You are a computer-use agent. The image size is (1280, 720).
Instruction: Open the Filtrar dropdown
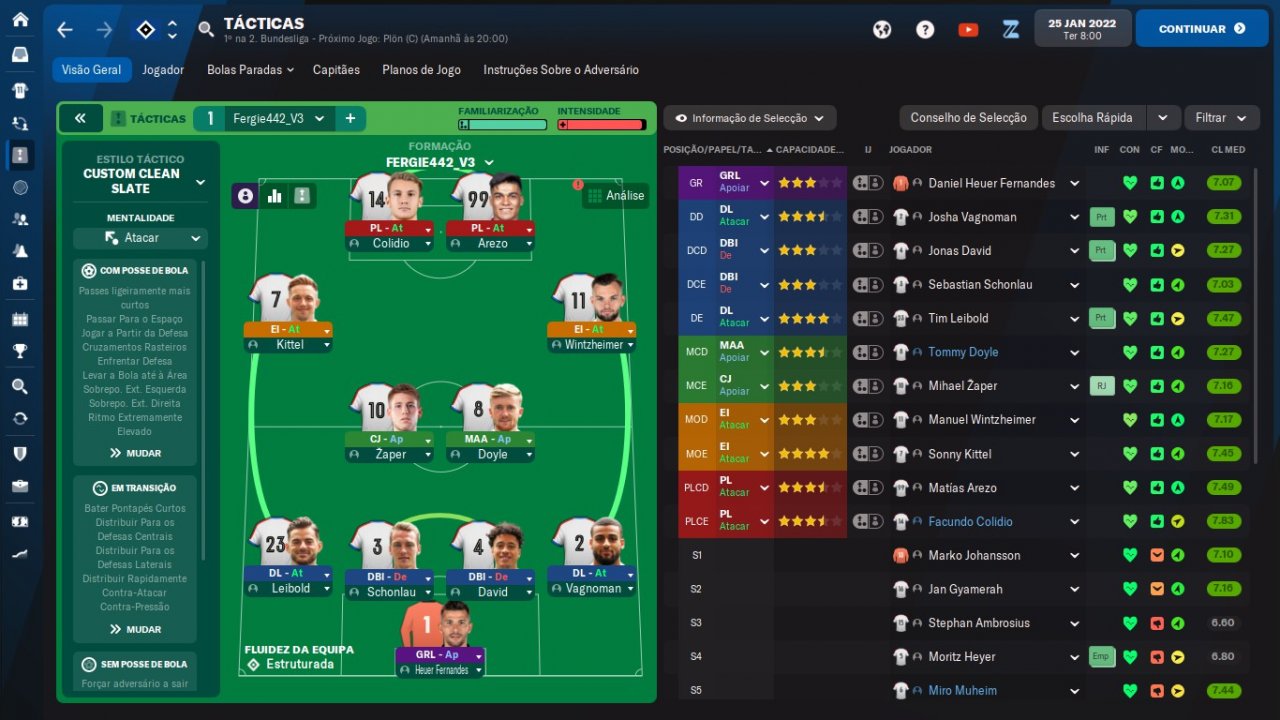click(1221, 118)
